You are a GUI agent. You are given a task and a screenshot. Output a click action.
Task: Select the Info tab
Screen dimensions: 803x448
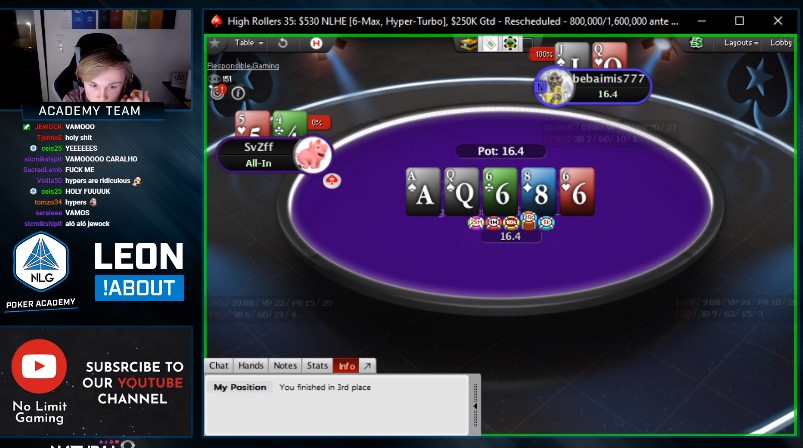pos(346,366)
